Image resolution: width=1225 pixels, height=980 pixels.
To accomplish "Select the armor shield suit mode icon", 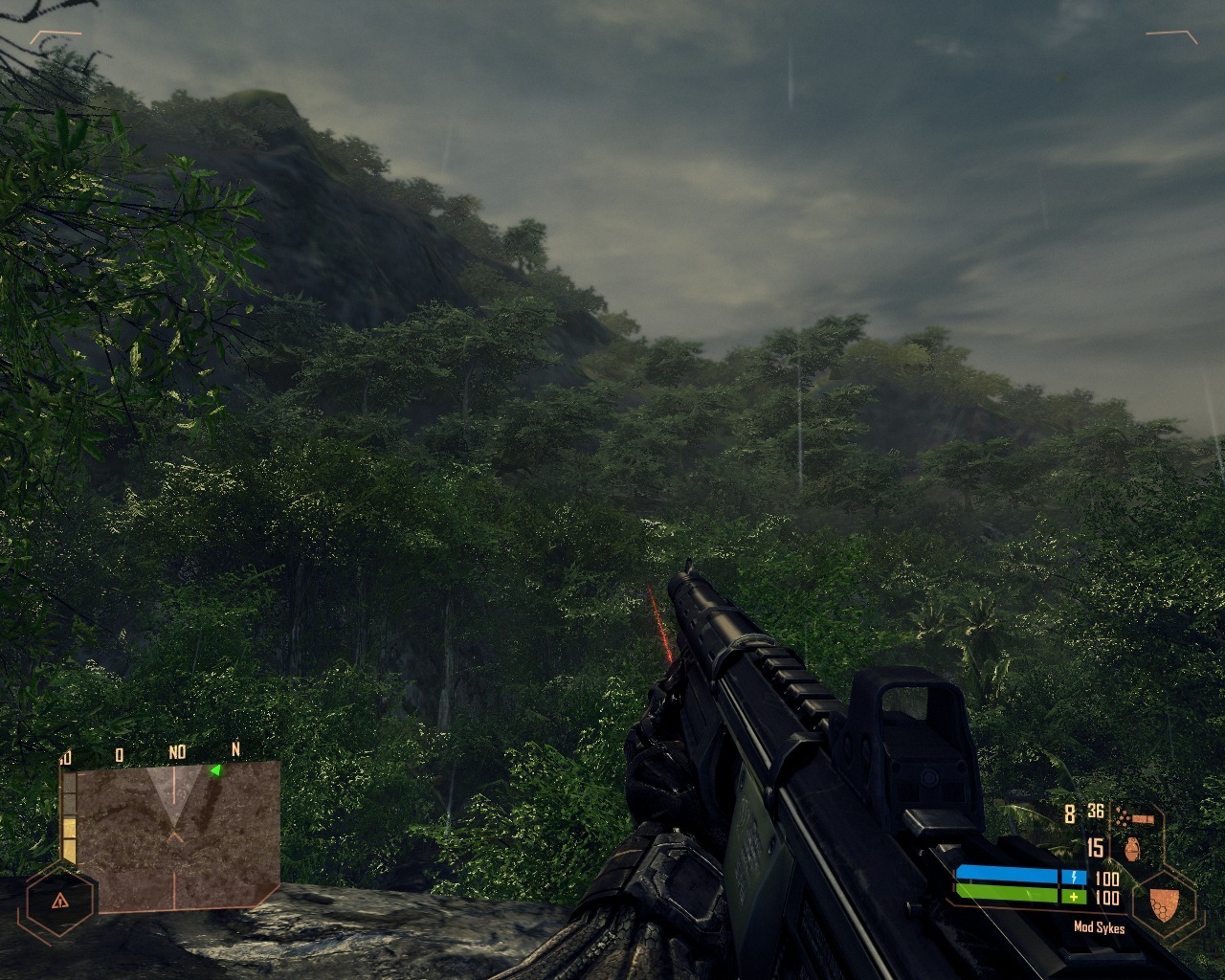I will [1163, 901].
